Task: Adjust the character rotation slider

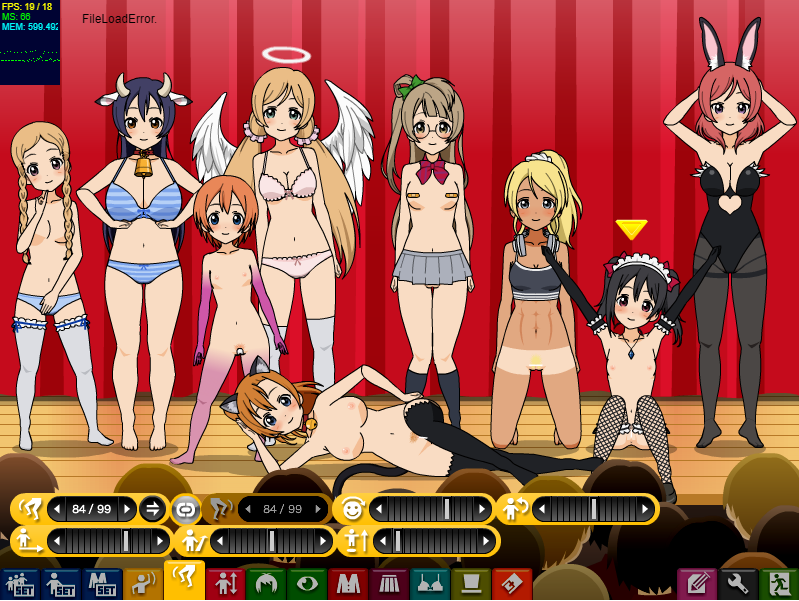Action: tap(594, 509)
